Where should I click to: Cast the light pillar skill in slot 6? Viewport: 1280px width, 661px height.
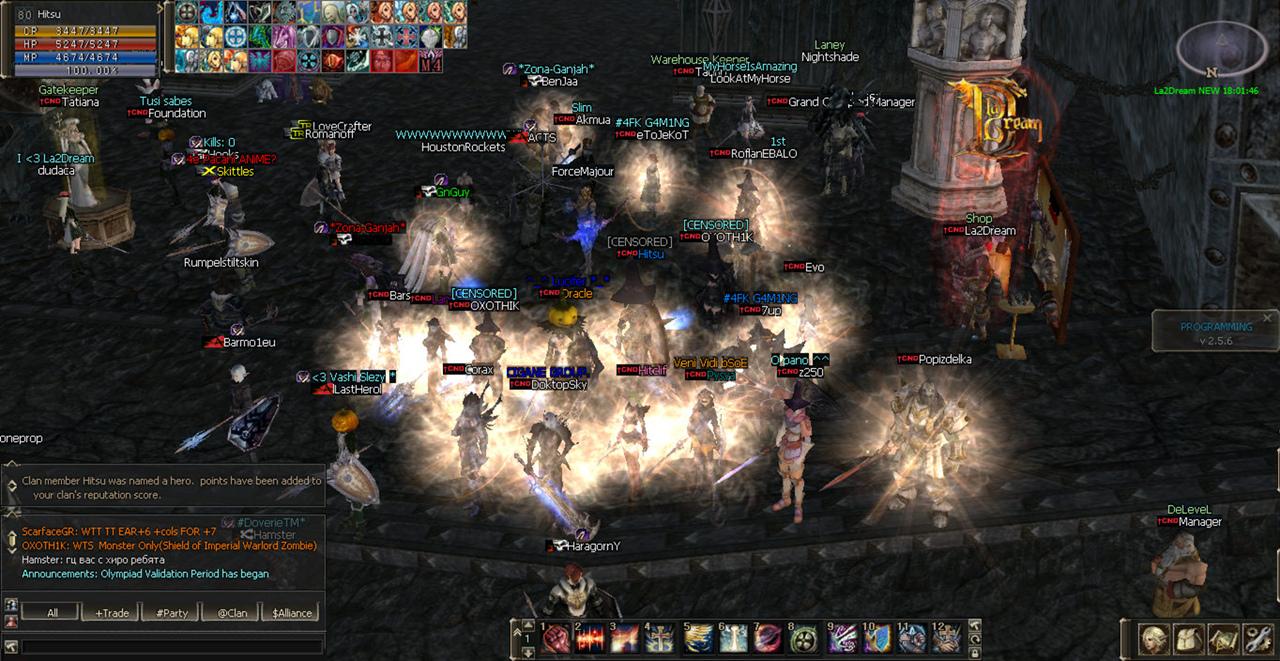point(734,639)
